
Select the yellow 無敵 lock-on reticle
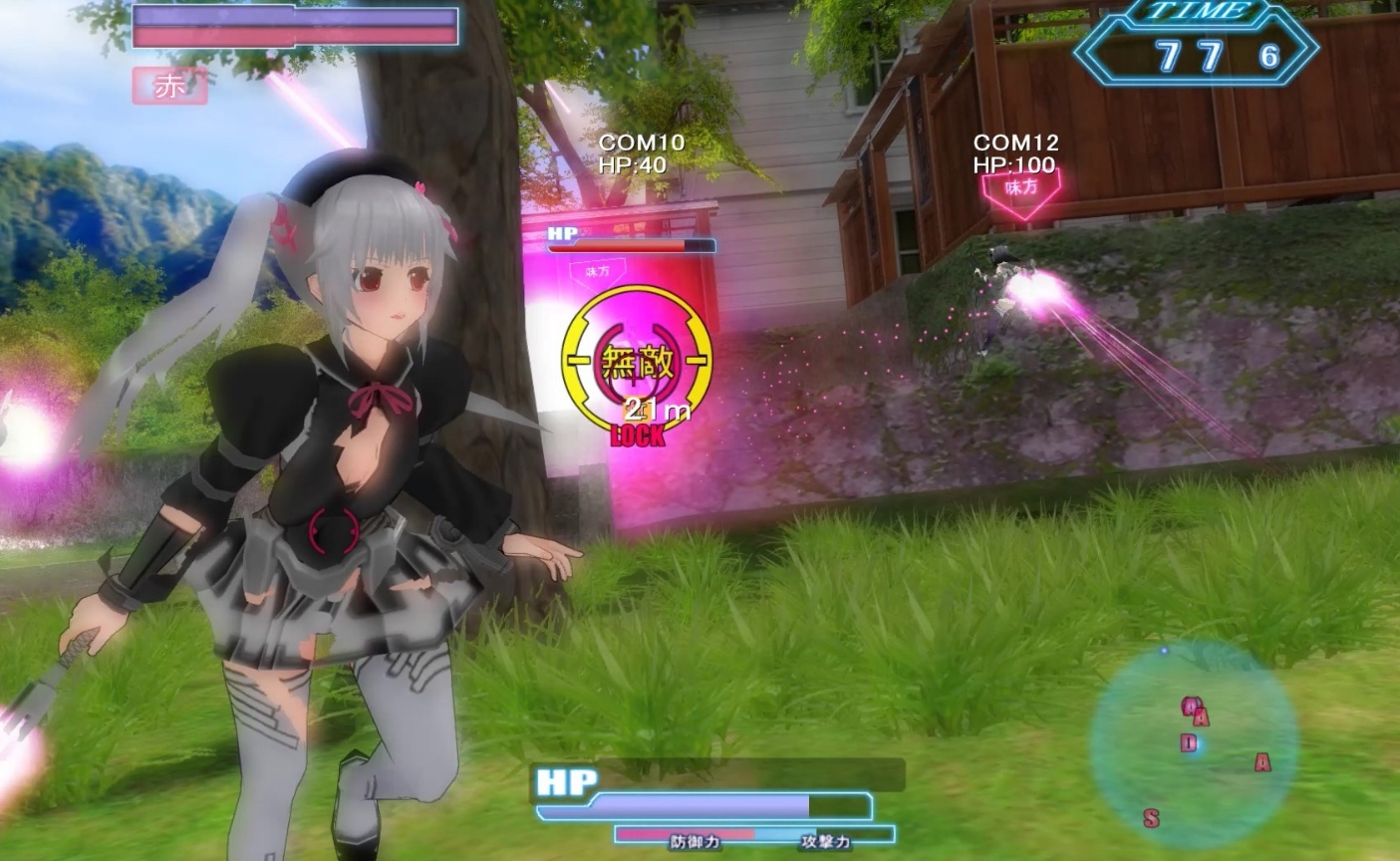pyautogui.click(x=638, y=361)
